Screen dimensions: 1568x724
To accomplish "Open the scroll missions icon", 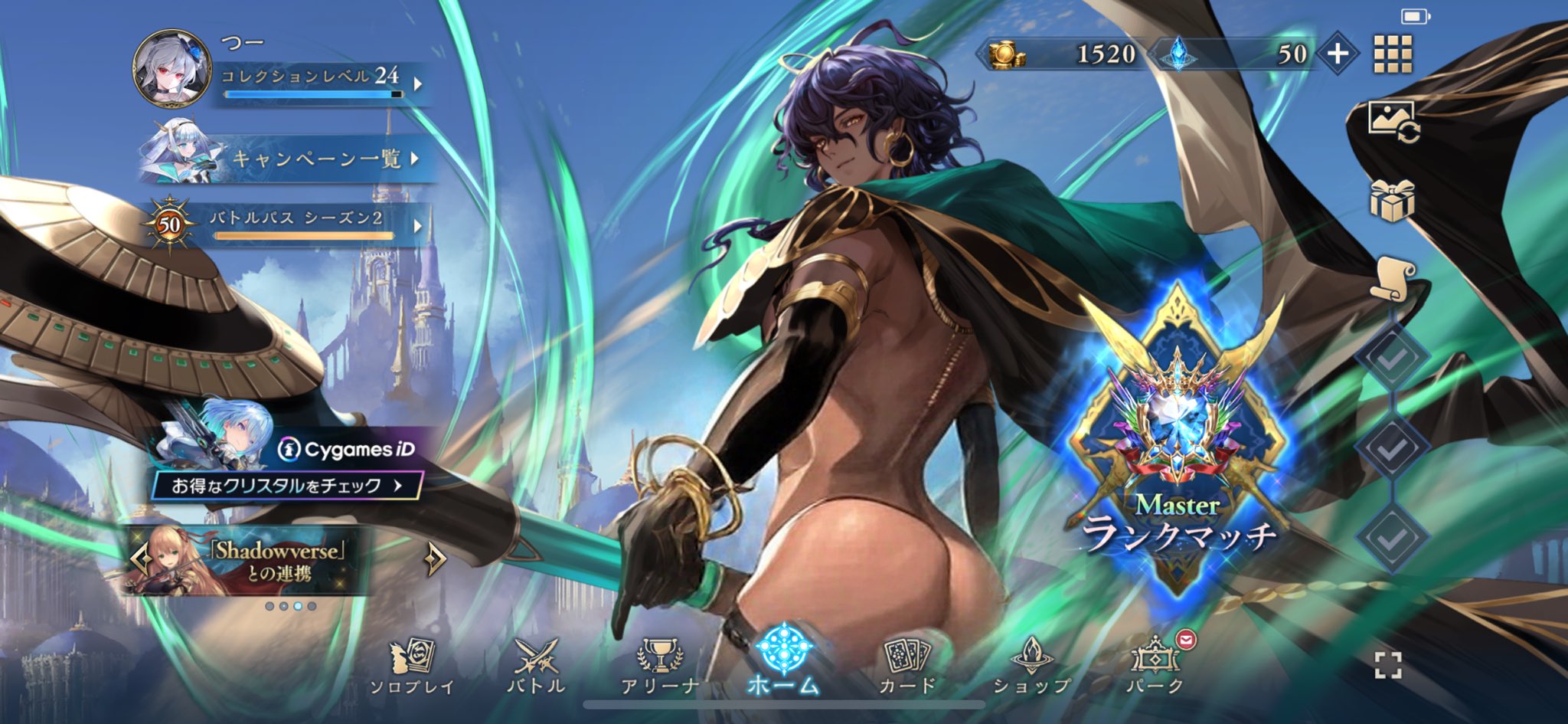I will pyautogui.click(x=1391, y=279).
